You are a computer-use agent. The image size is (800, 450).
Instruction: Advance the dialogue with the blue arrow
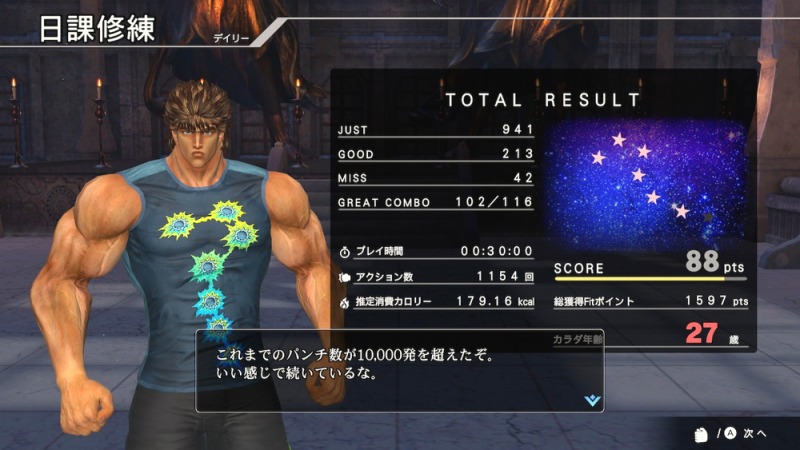point(593,399)
